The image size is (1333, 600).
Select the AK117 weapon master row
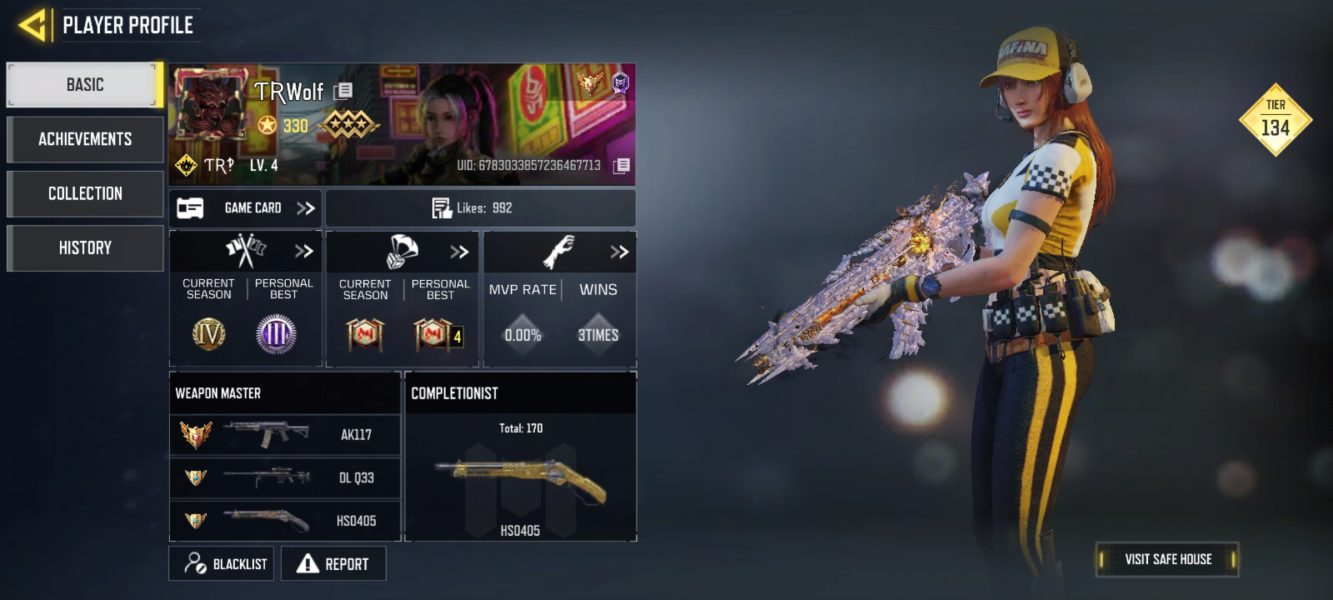pyautogui.click(x=285, y=435)
